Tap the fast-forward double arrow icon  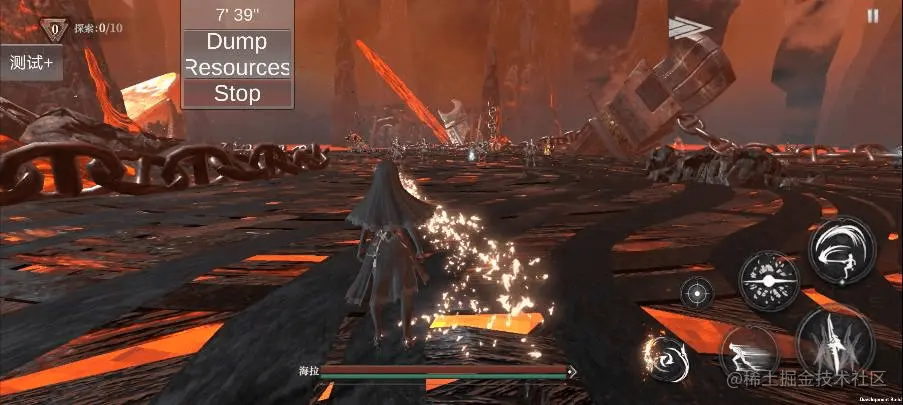689,27
